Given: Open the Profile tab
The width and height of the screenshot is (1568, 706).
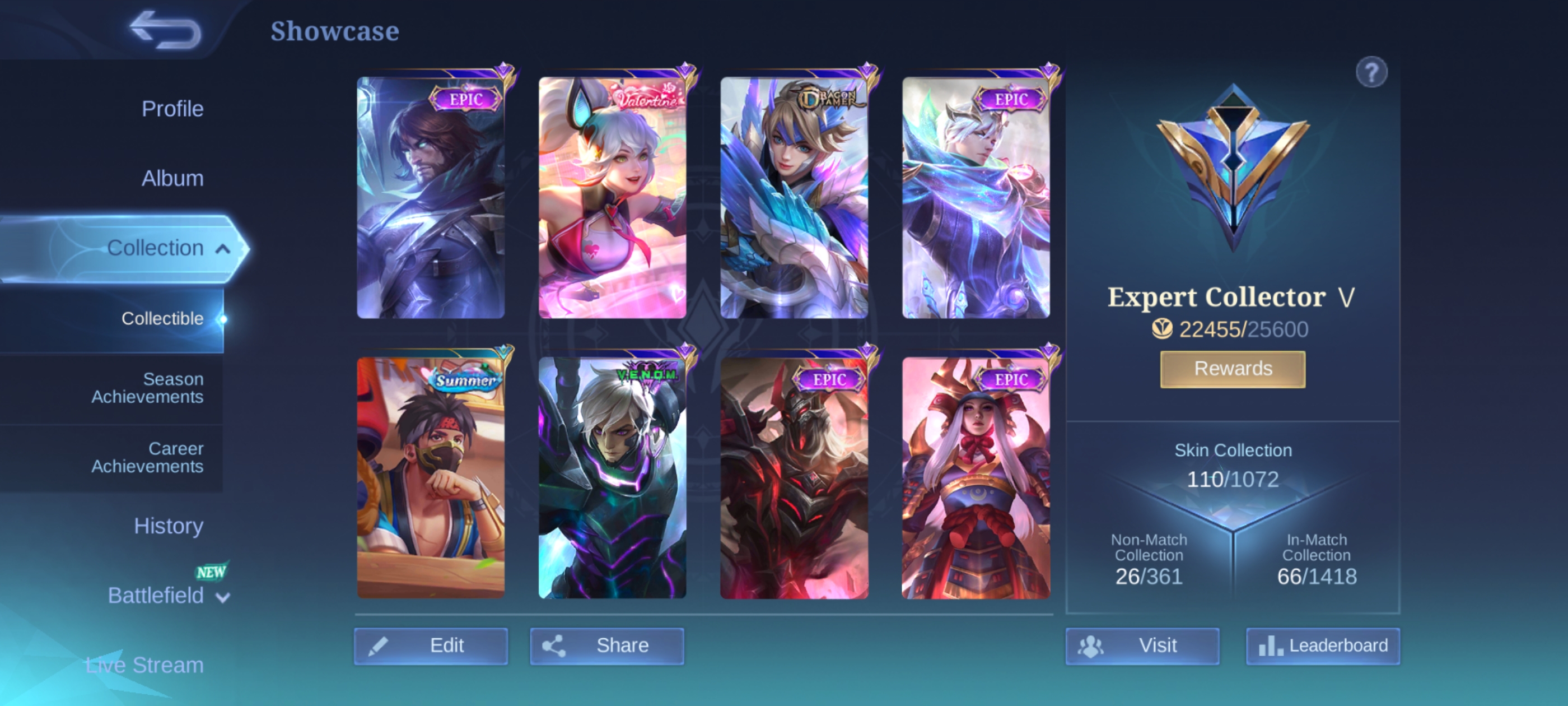Looking at the screenshot, I should (x=172, y=109).
